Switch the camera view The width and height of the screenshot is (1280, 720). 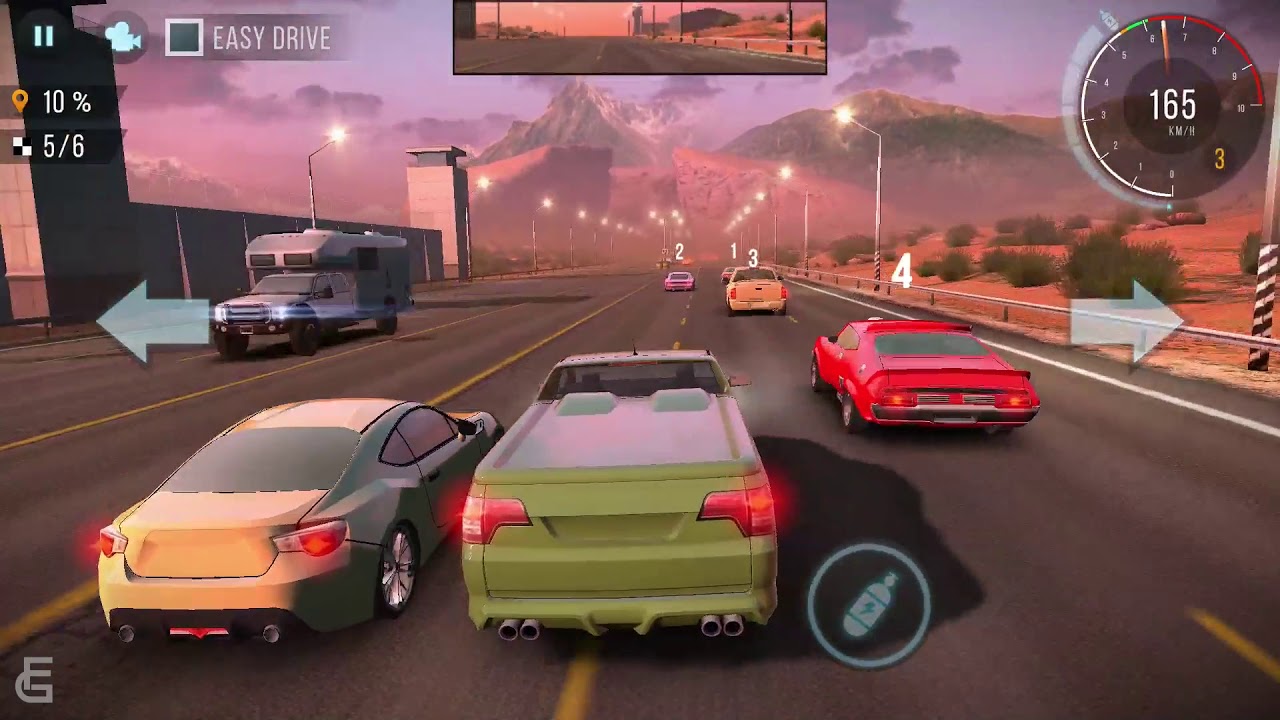point(123,38)
